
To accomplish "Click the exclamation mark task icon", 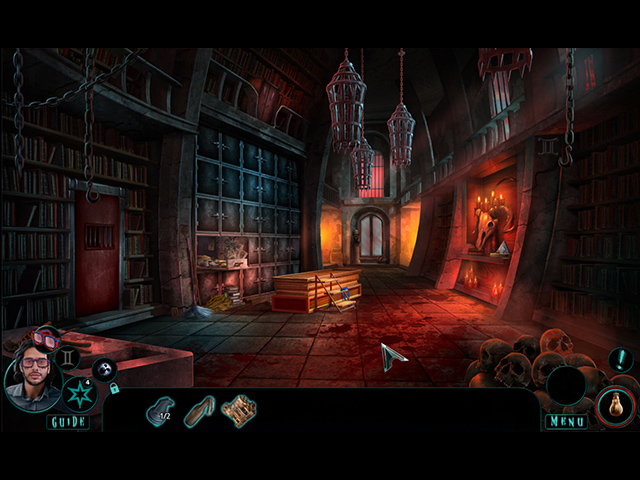I will tap(621, 360).
